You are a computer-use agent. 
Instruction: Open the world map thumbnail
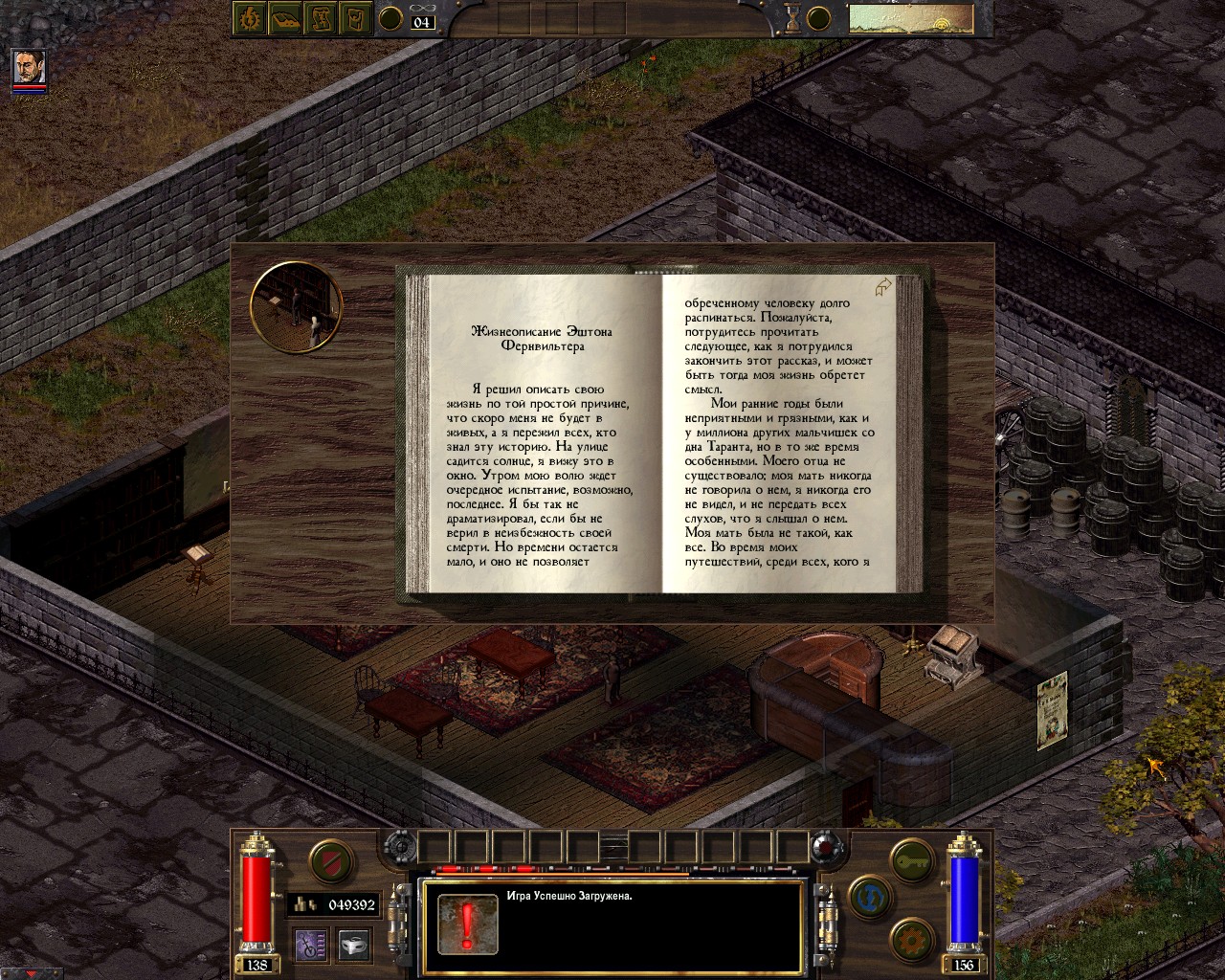pos(909,19)
